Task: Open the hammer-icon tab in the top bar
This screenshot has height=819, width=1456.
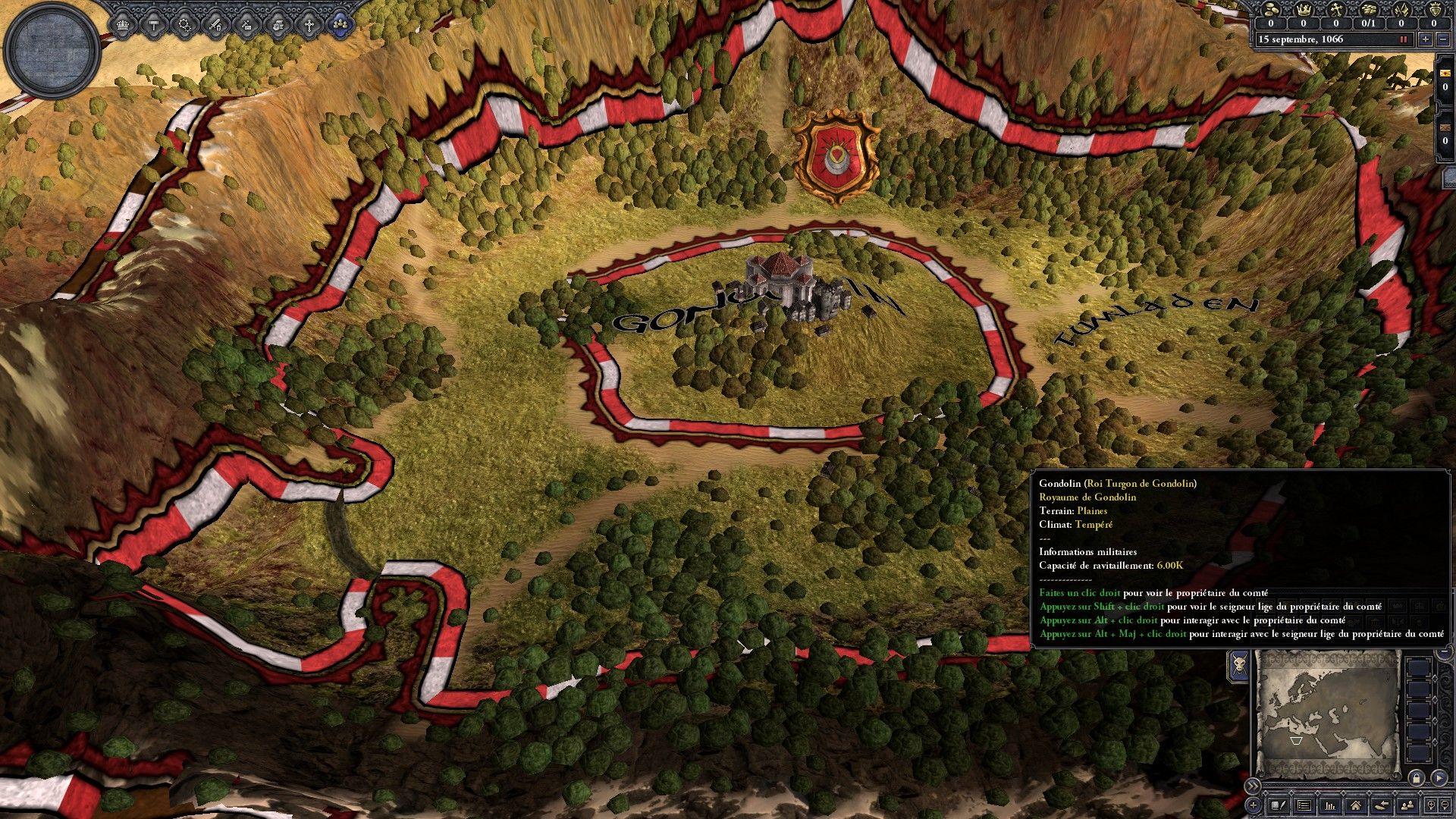Action: 154,24
